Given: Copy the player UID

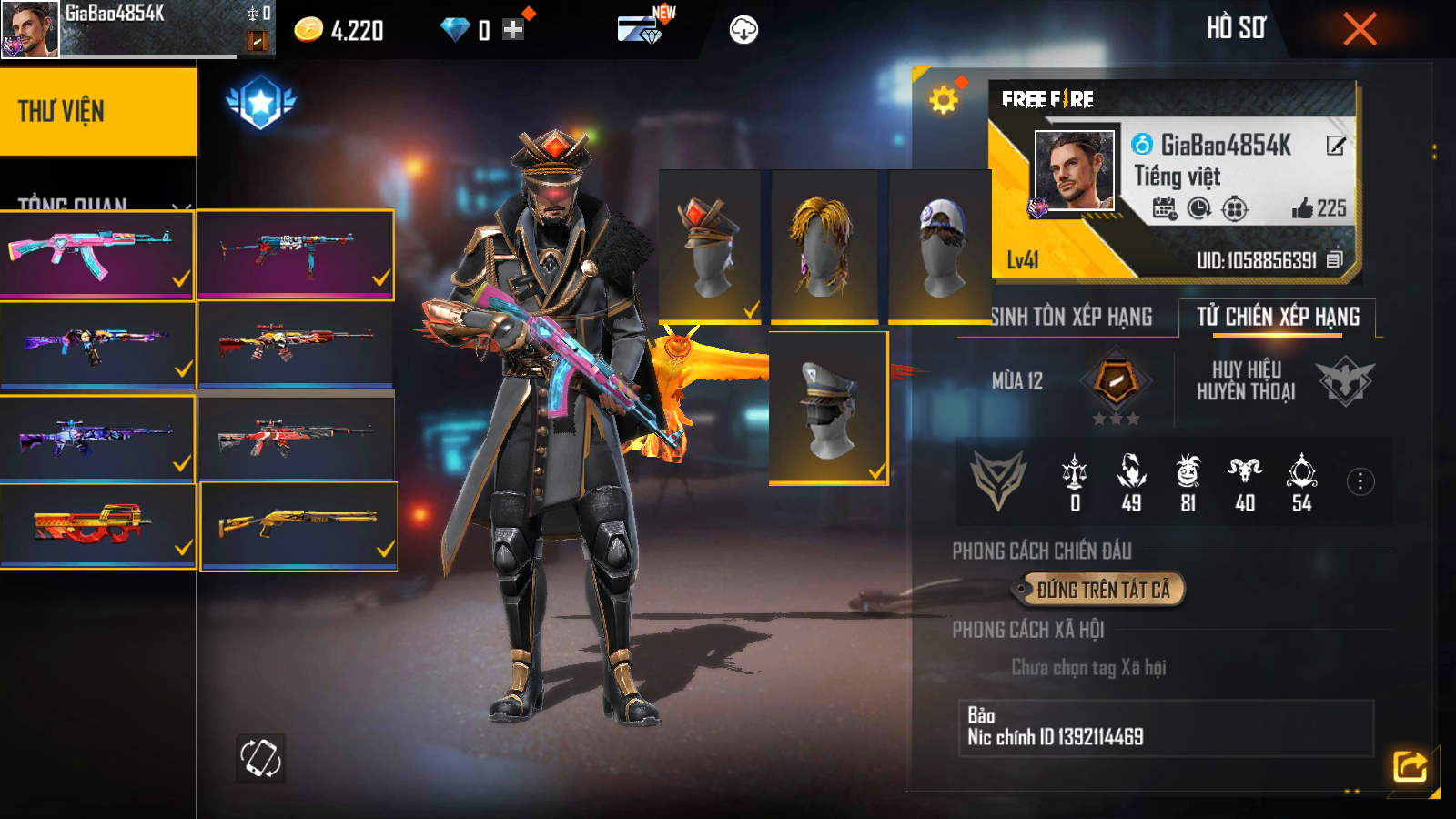Looking at the screenshot, I should coord(1334,260).
